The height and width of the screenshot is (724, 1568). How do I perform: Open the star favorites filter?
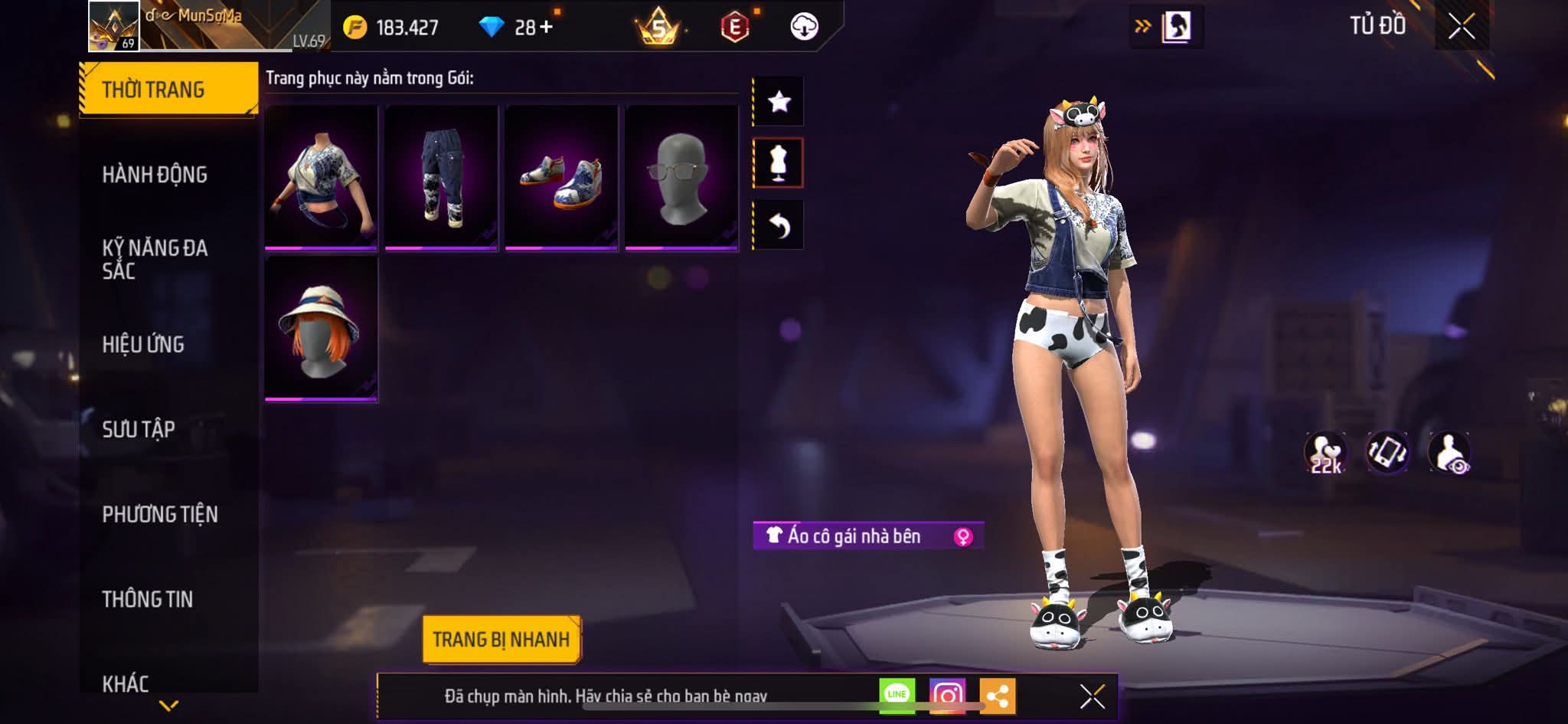[x=779, y=101]
